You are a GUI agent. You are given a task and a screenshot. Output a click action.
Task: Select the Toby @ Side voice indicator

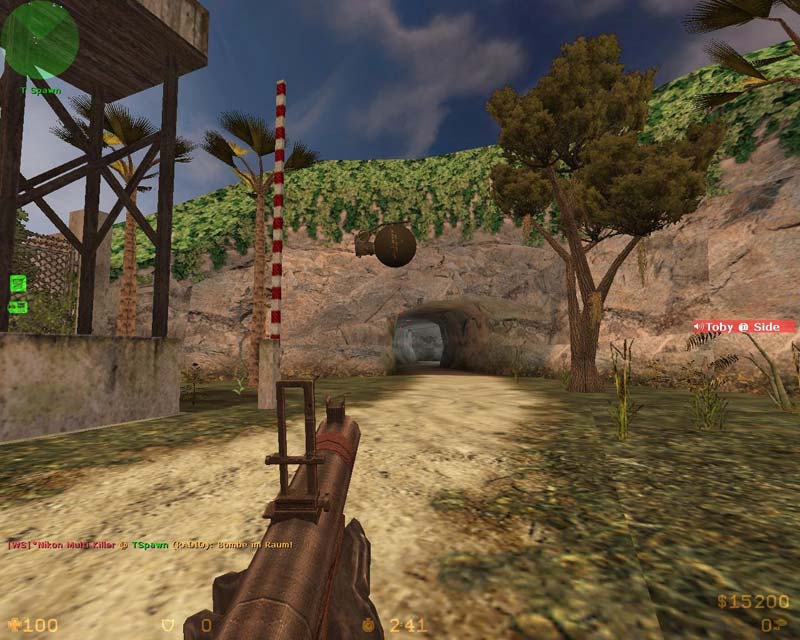pos(744,327)
